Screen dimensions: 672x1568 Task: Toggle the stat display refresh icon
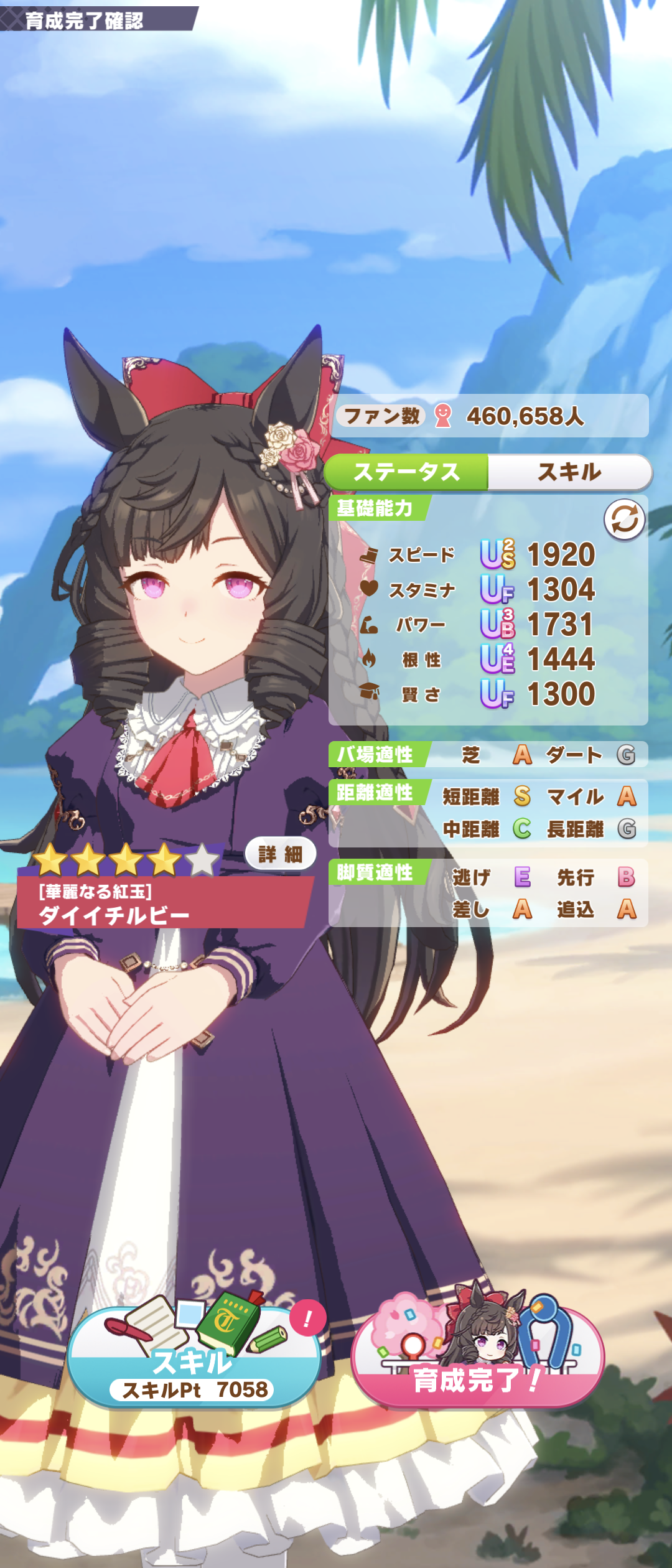(x=624, y=520)
